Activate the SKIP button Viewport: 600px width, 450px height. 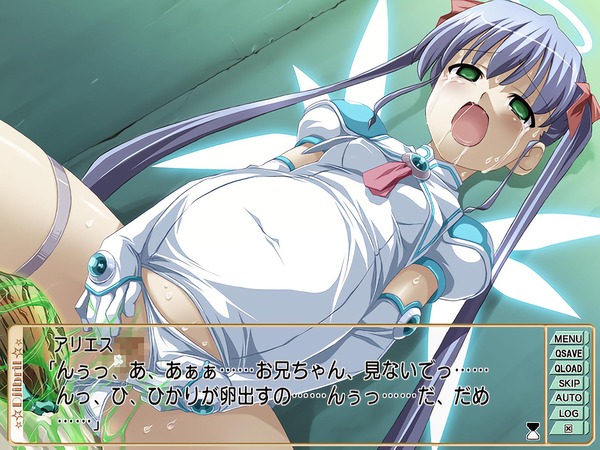point(568,383)
